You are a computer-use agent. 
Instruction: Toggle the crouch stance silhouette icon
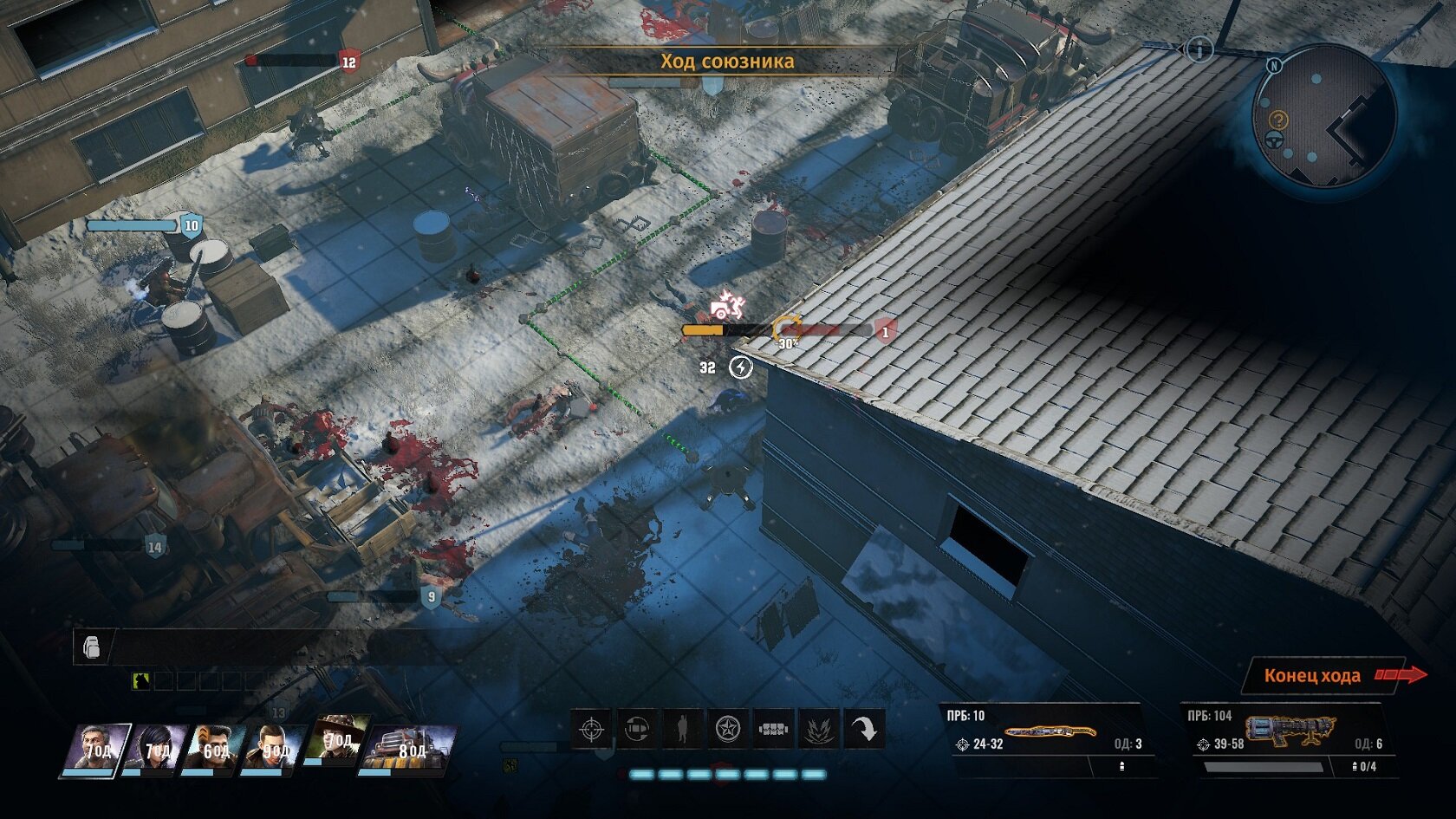tap(682, 729)
